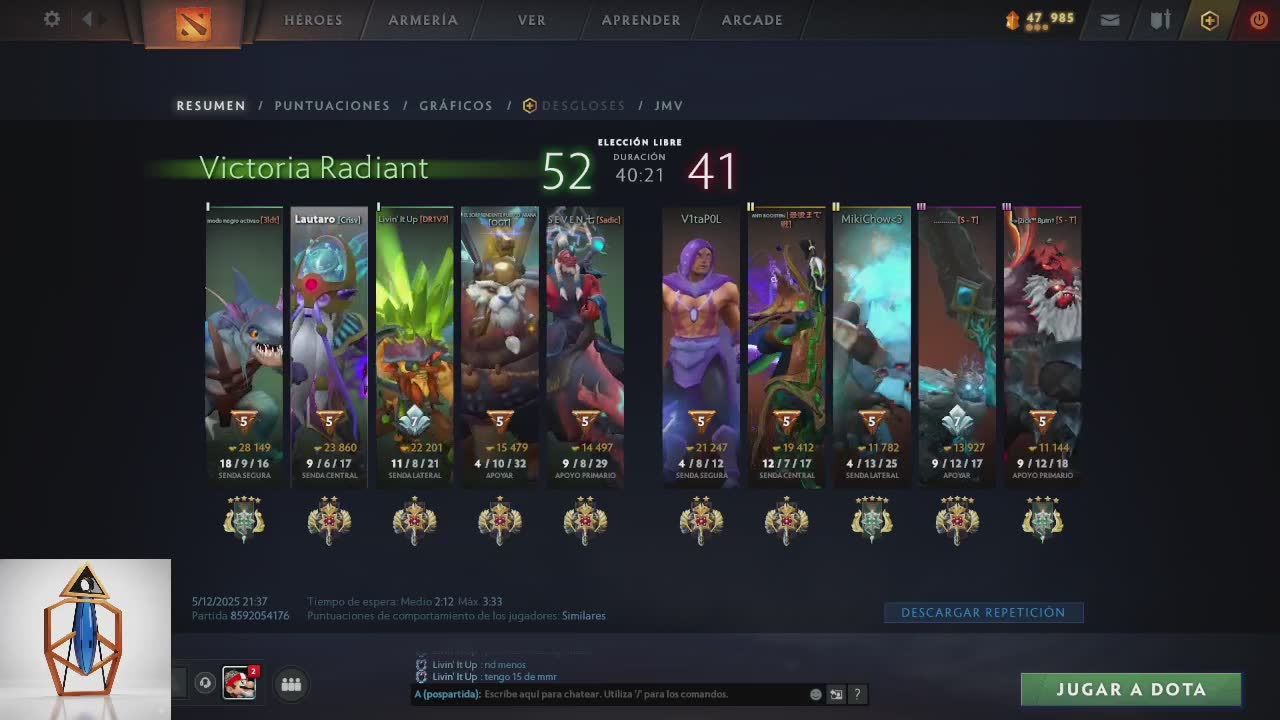Click the Dota 2 logo home button
The image size is (1280, 720).
click(x=193, y=23)
